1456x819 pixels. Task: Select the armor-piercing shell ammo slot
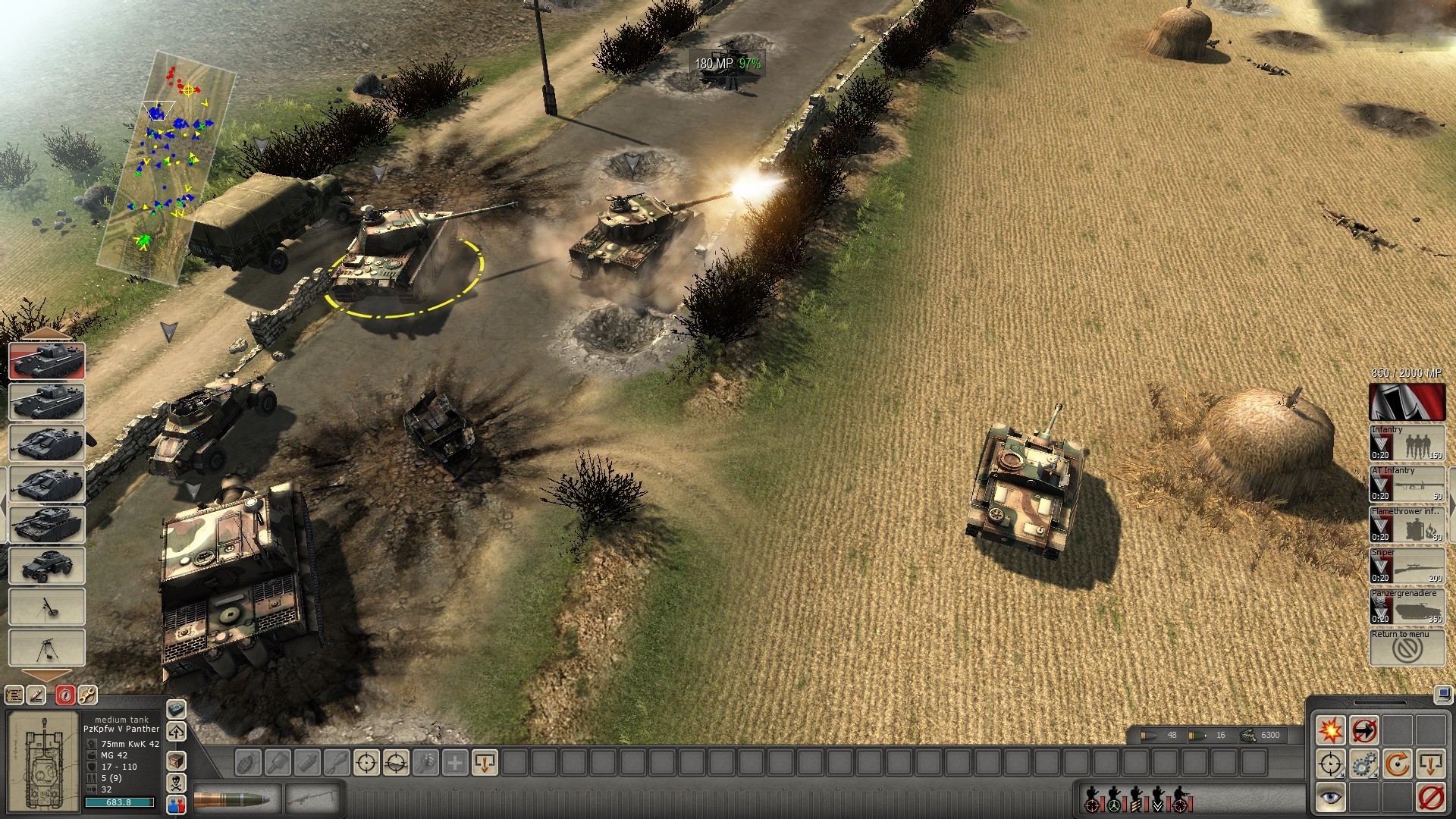point(237,799)
